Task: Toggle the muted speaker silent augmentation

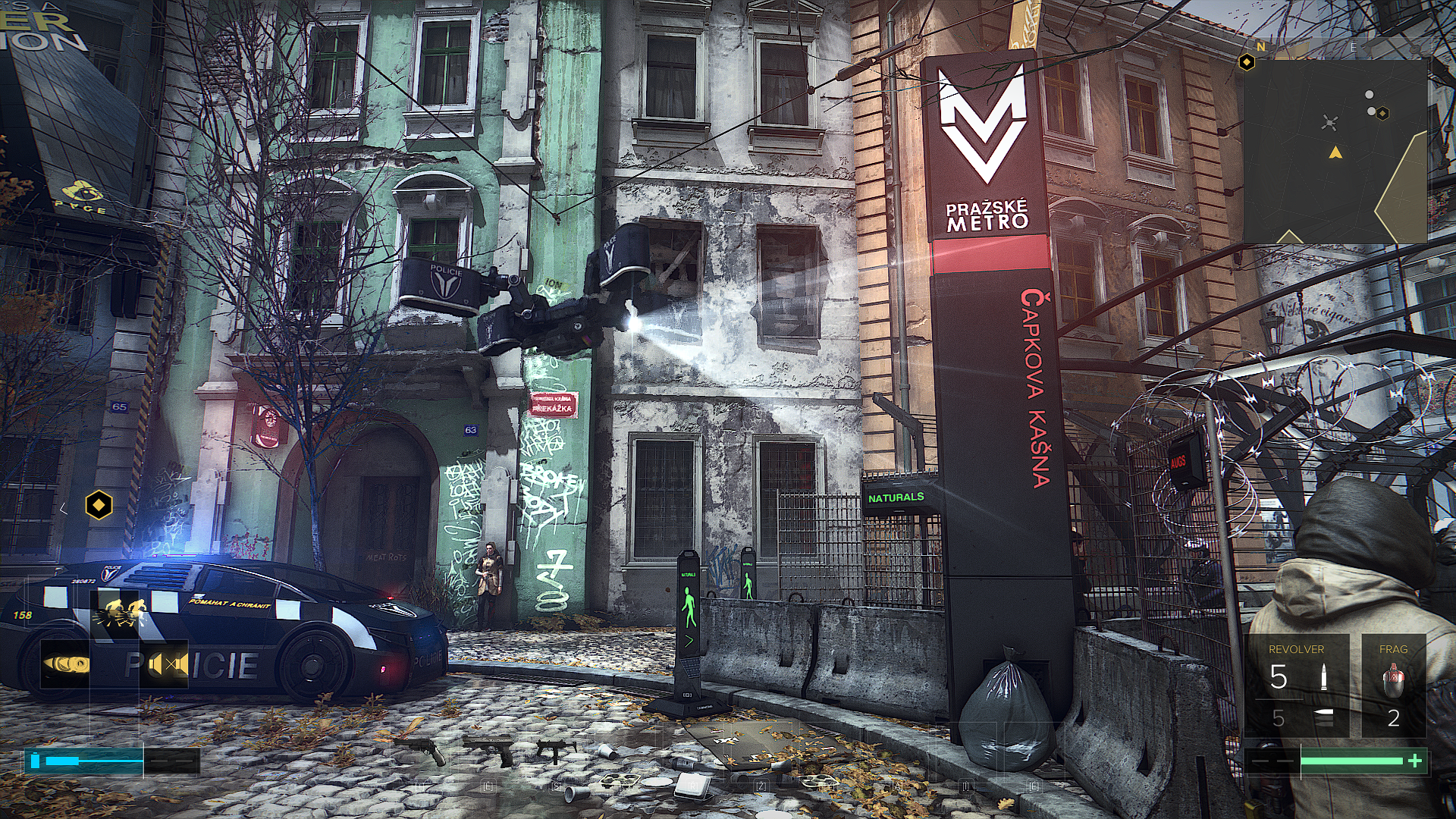Action: pos(165,665)
